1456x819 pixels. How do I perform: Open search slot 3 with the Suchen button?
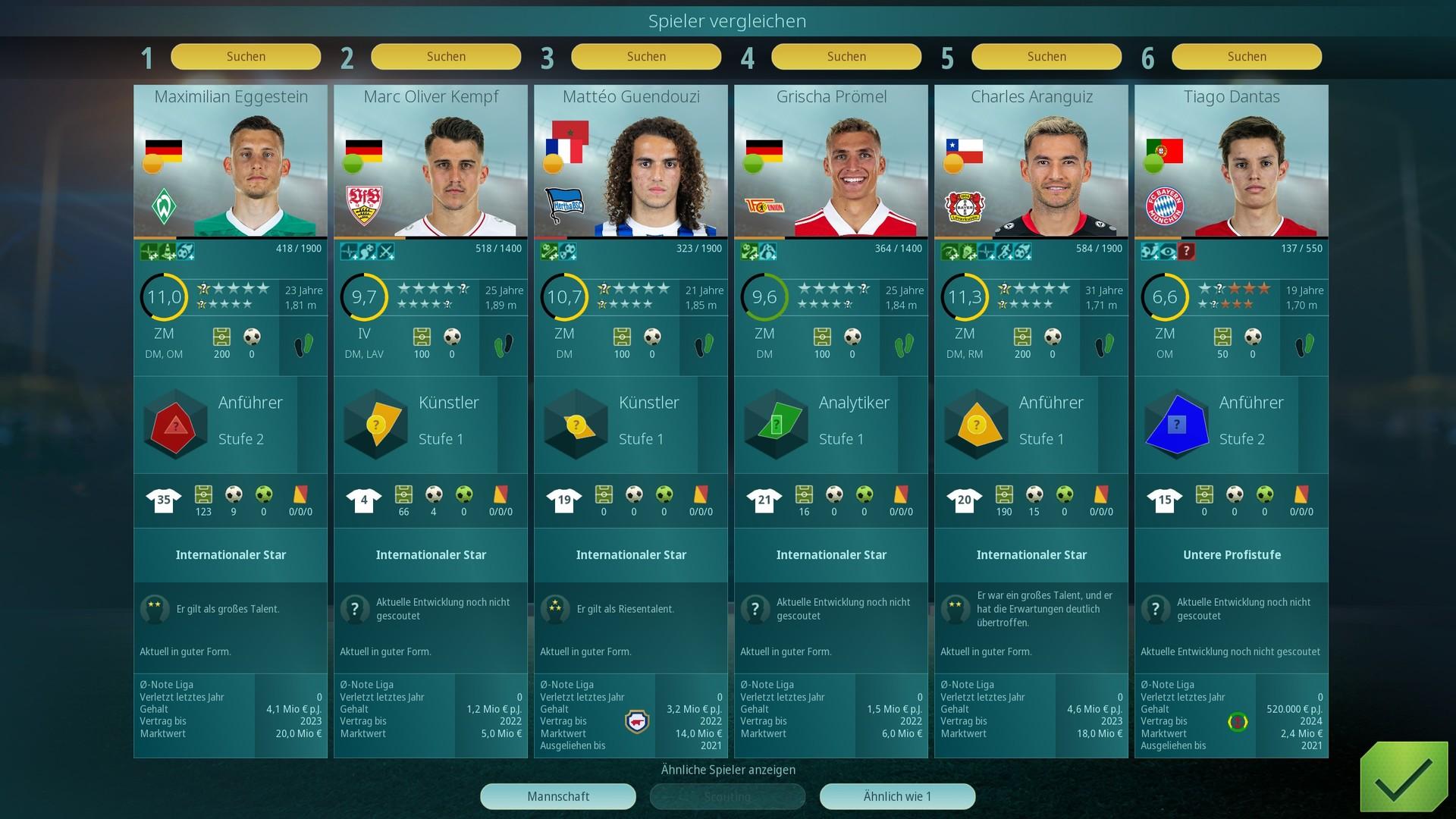tap(646, 56)
